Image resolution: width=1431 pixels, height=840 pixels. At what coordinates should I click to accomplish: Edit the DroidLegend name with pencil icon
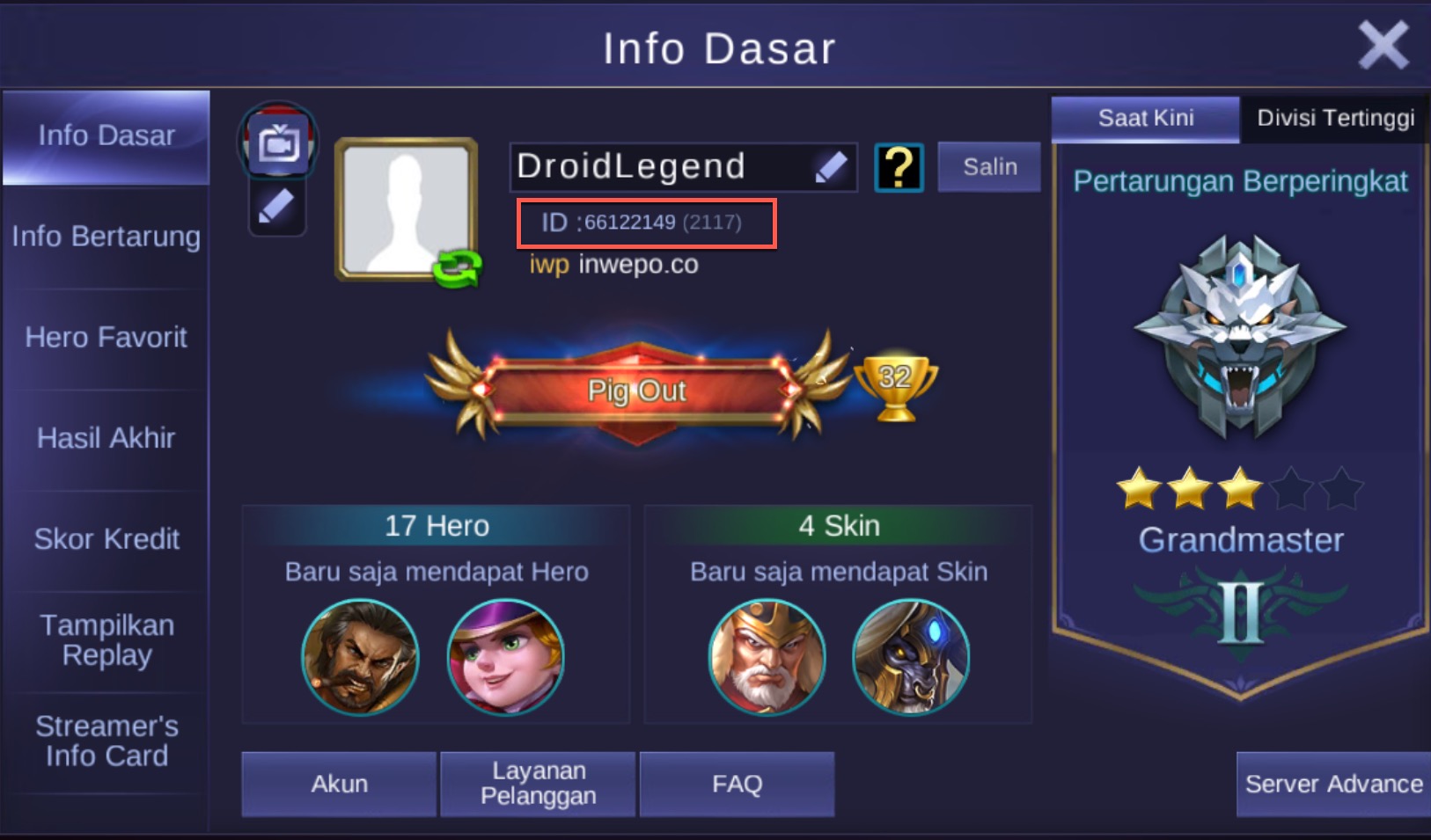(830, 166)
